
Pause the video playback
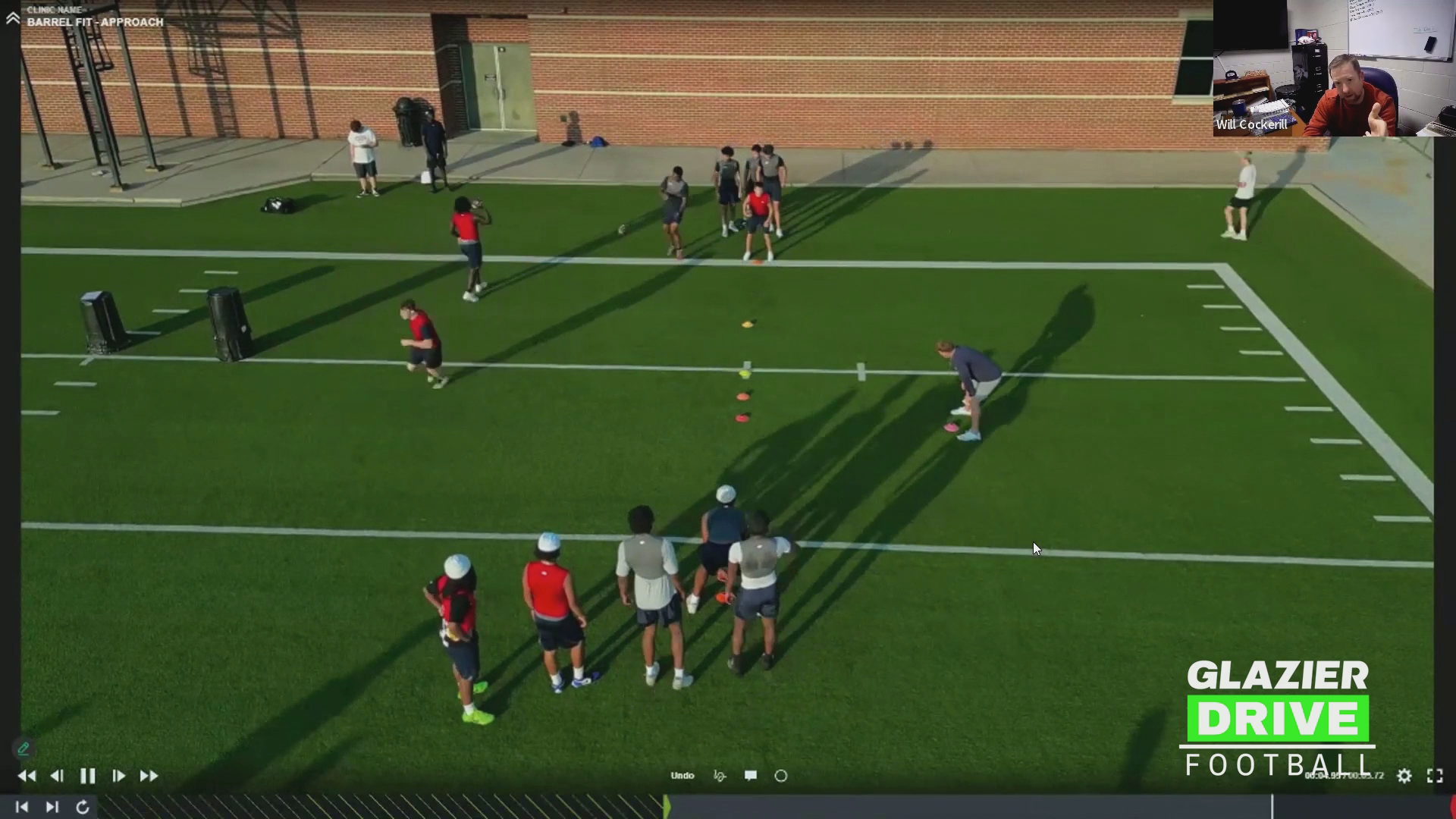point(87,776)
